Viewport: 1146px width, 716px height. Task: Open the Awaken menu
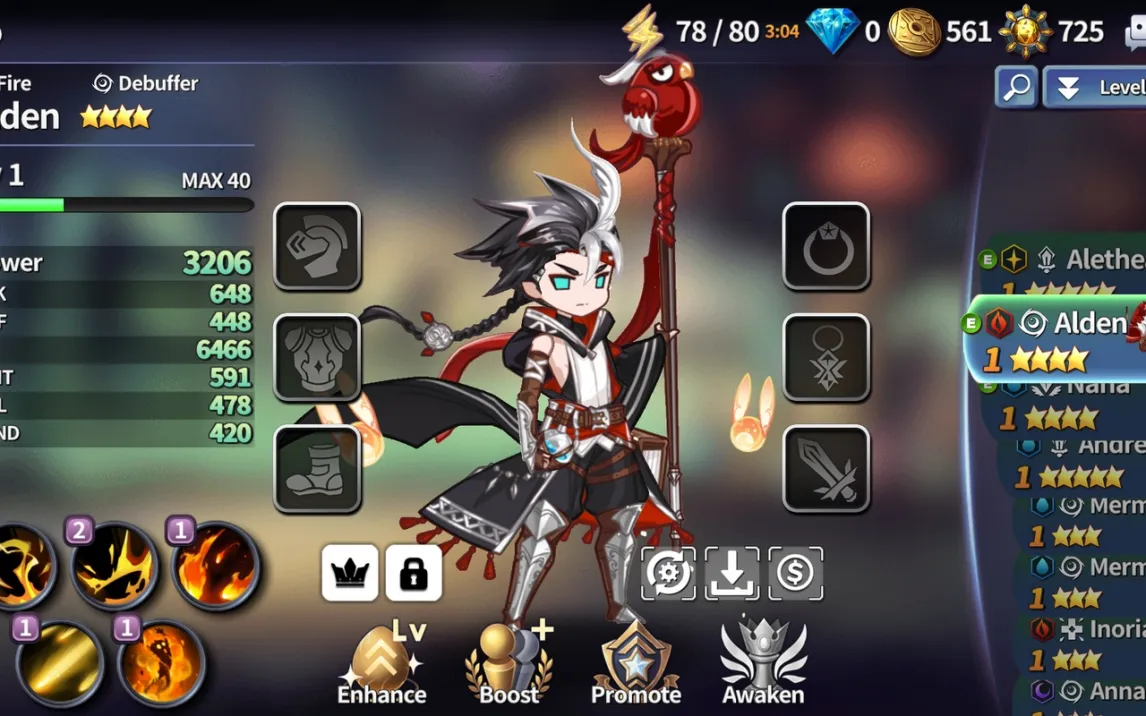click(x=762, y=663)
